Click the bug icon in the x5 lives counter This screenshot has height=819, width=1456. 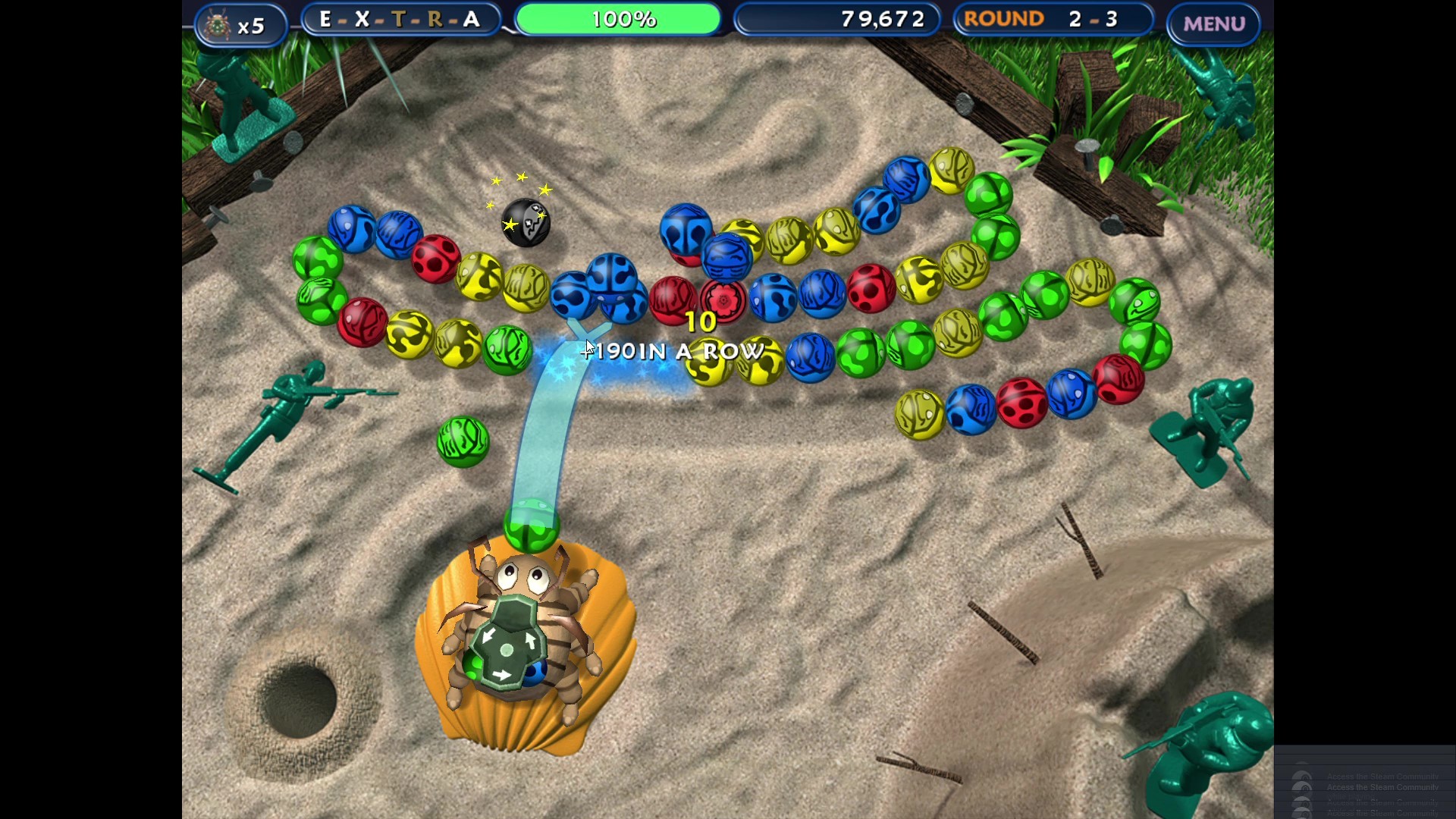coord(216,24)
